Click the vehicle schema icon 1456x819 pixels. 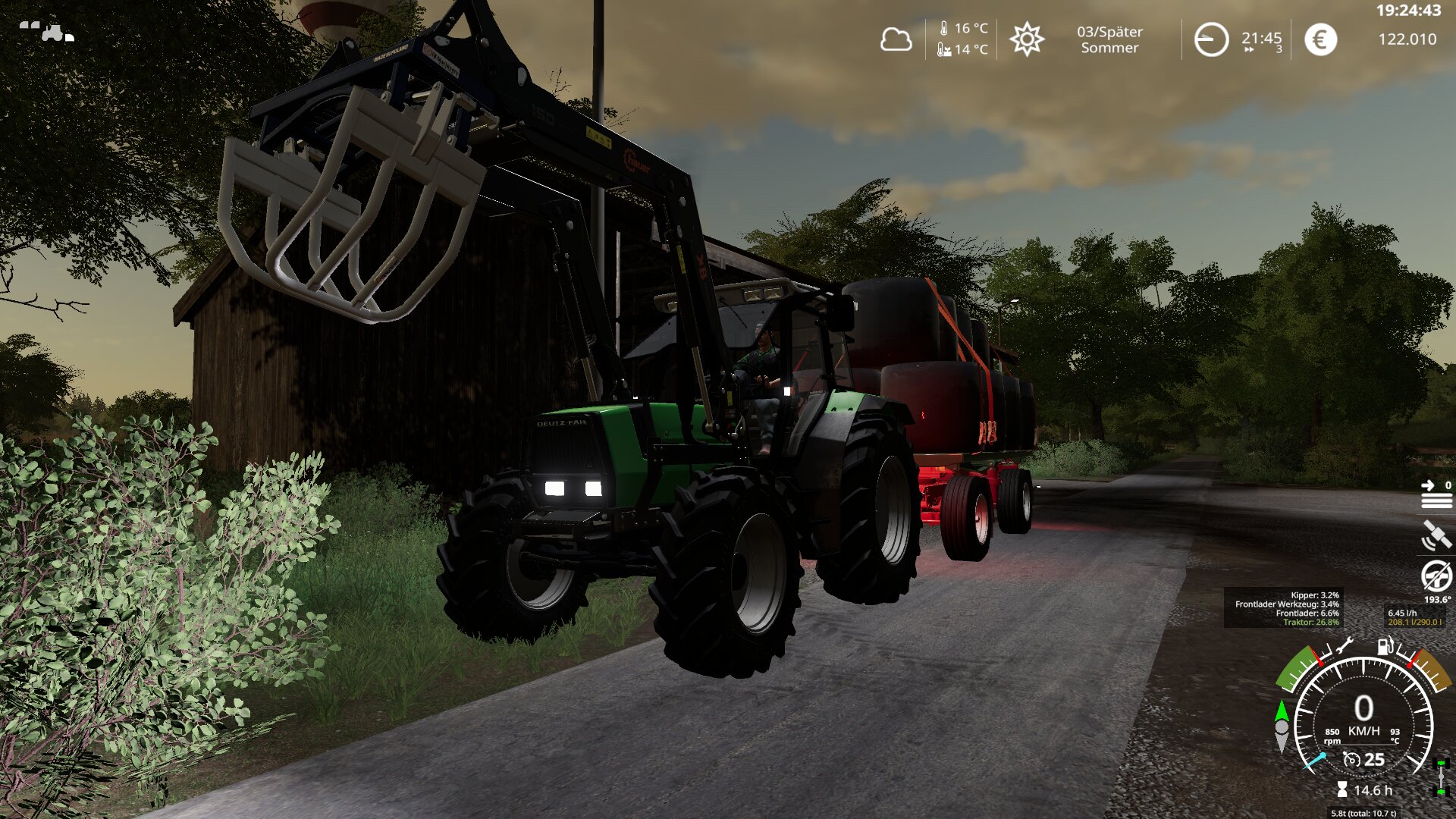[x=47, y=31]
